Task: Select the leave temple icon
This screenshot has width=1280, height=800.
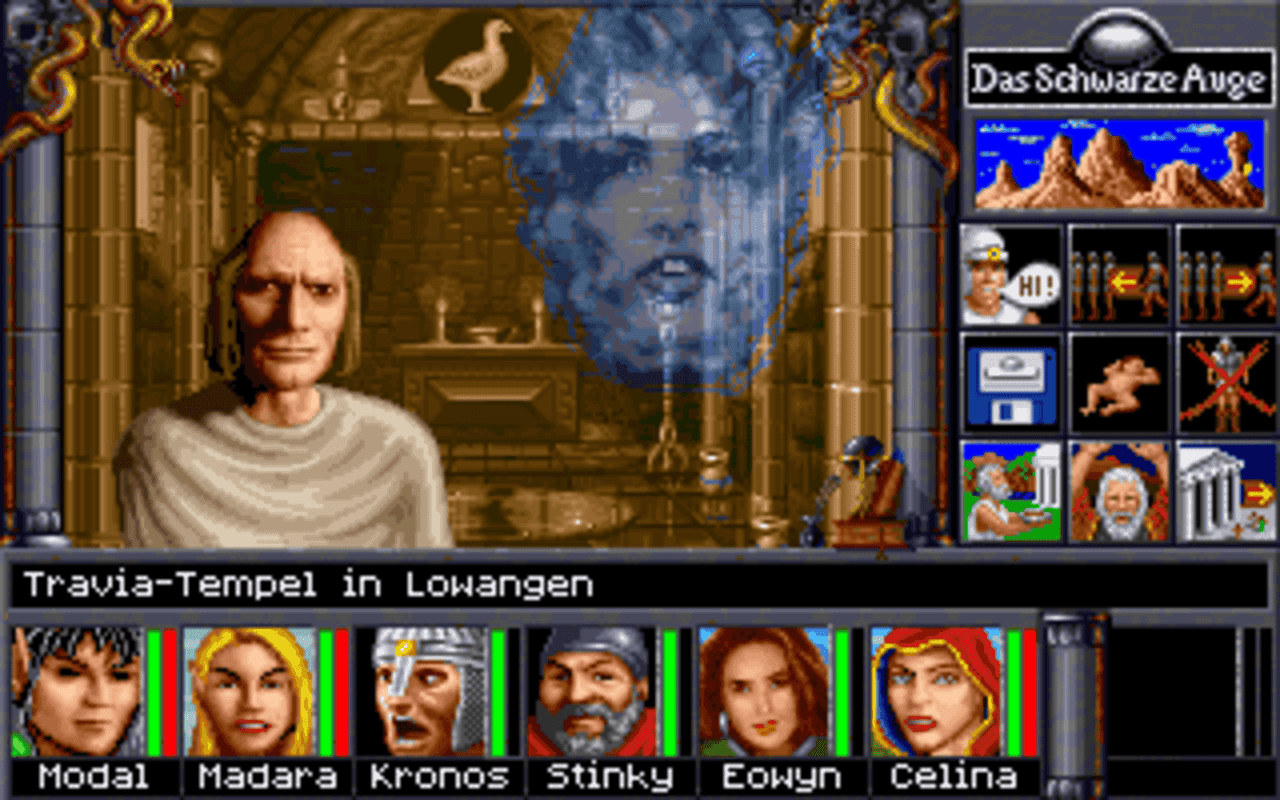Action: click(1225, 490)
